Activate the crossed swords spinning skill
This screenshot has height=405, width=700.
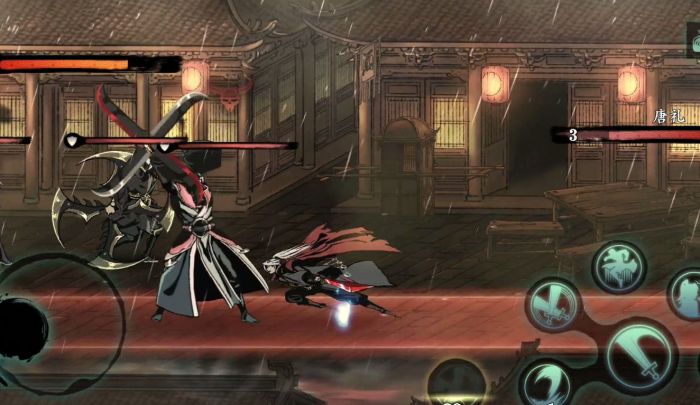pos(554,304)
